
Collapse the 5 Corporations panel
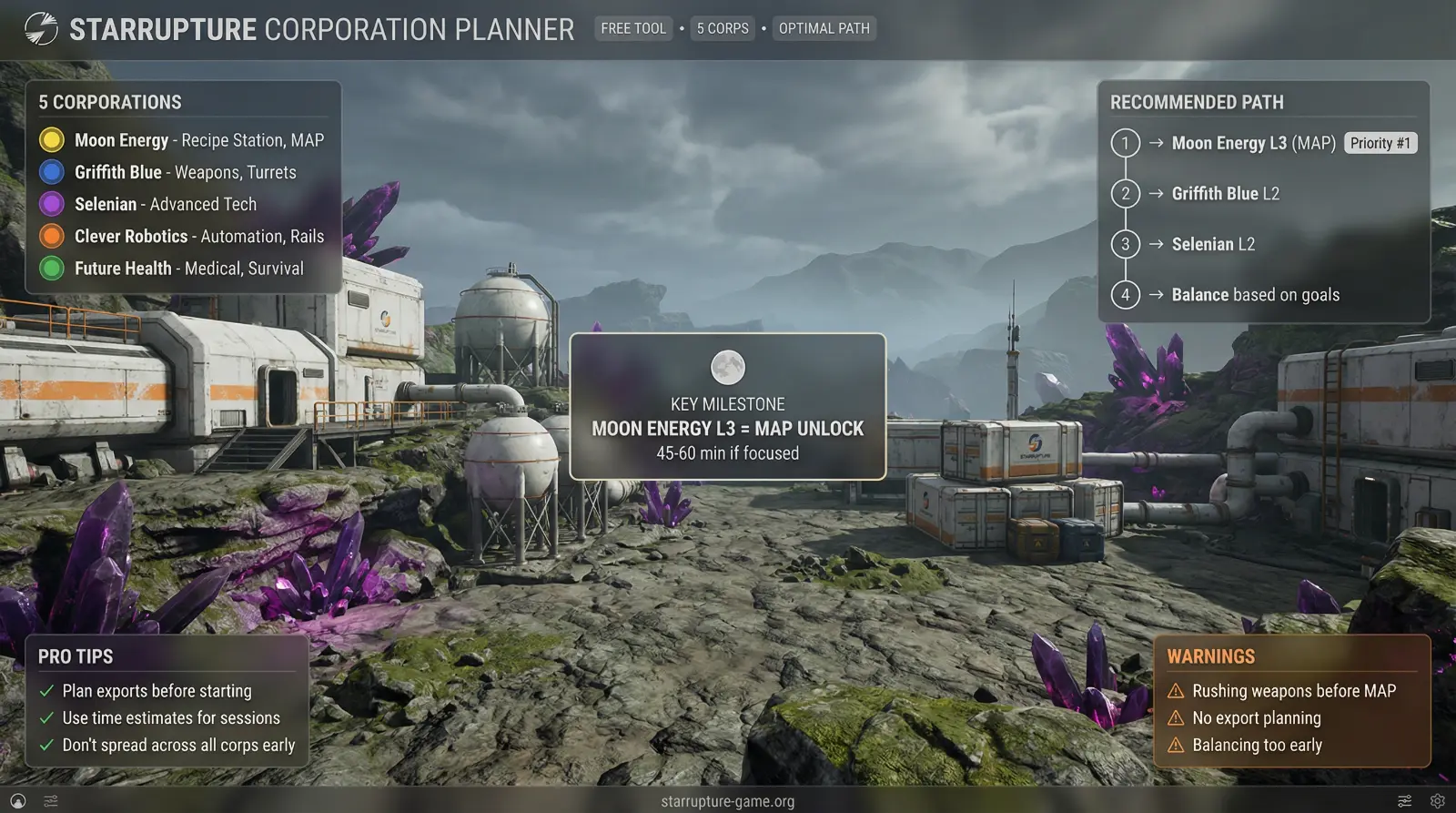point(109,102)
